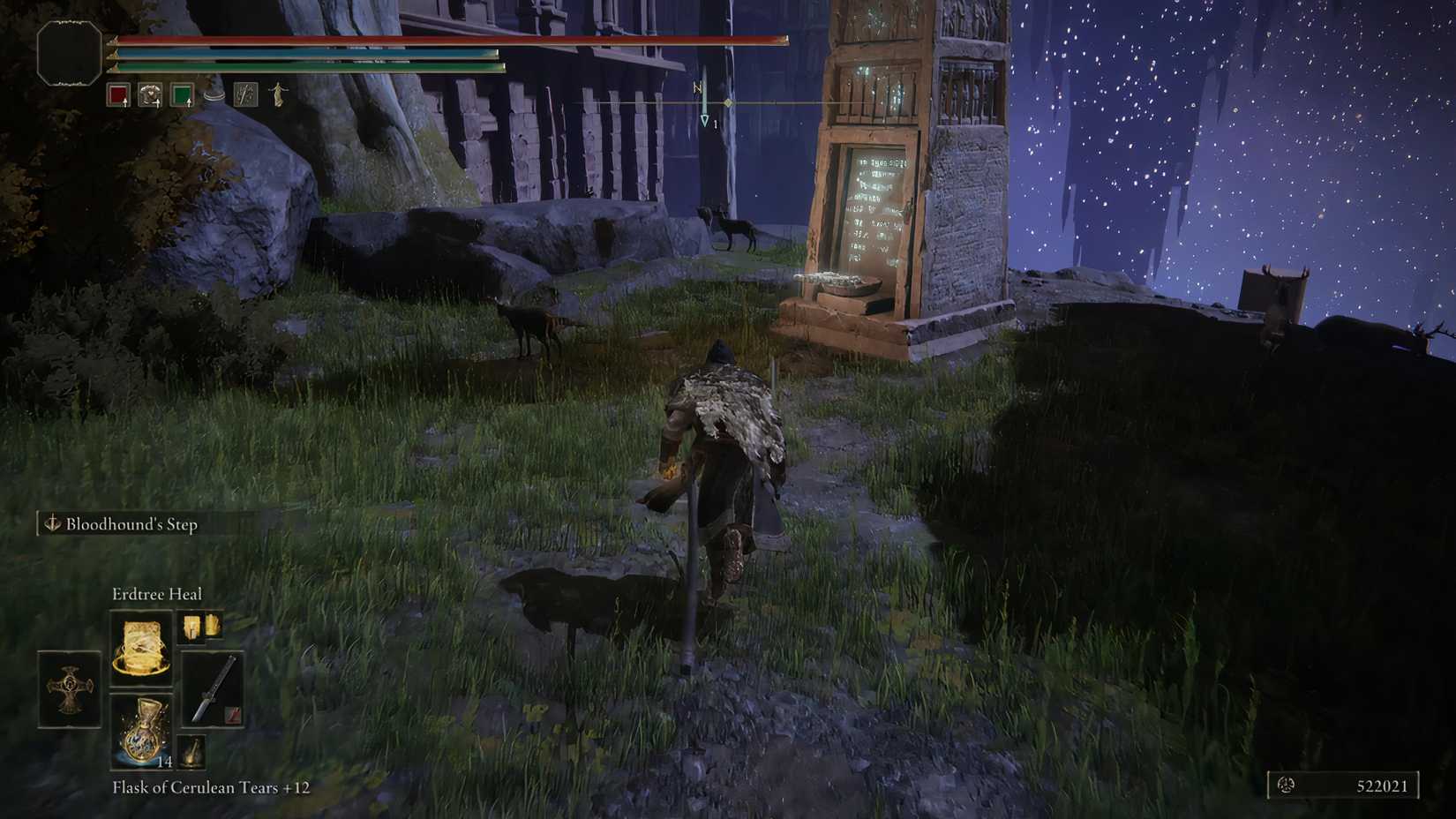Image resolution: width=1456 pixels, height=819 pixels.
Task: Click the Erdtree Heal label text
Action: coord(159,593)
